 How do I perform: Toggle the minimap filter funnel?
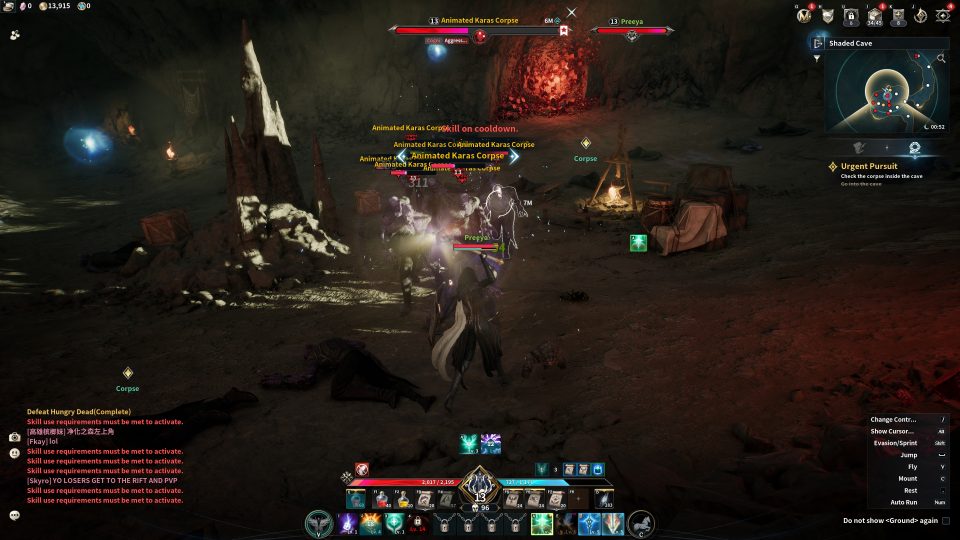[x=817, y=58]
